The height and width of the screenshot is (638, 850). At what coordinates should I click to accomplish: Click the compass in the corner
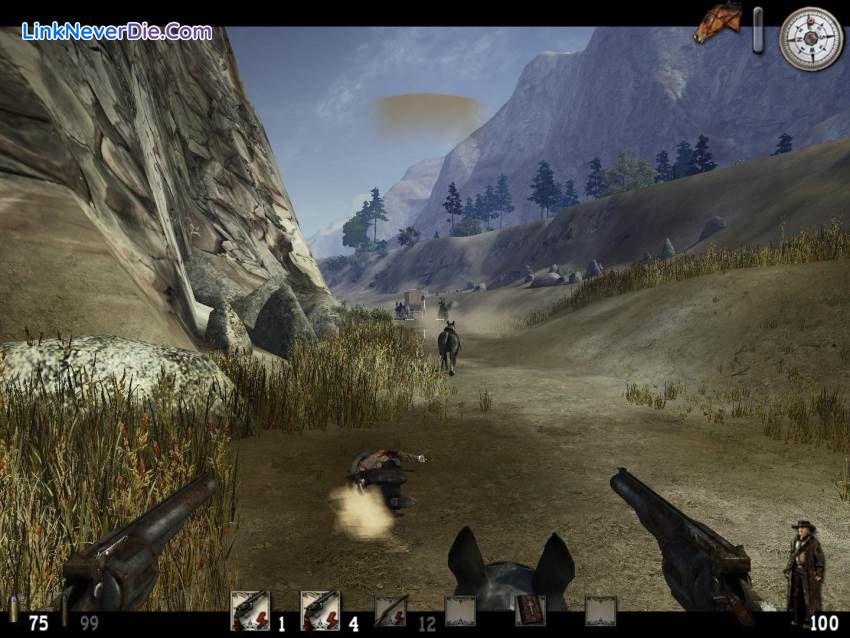pos(811,39)
